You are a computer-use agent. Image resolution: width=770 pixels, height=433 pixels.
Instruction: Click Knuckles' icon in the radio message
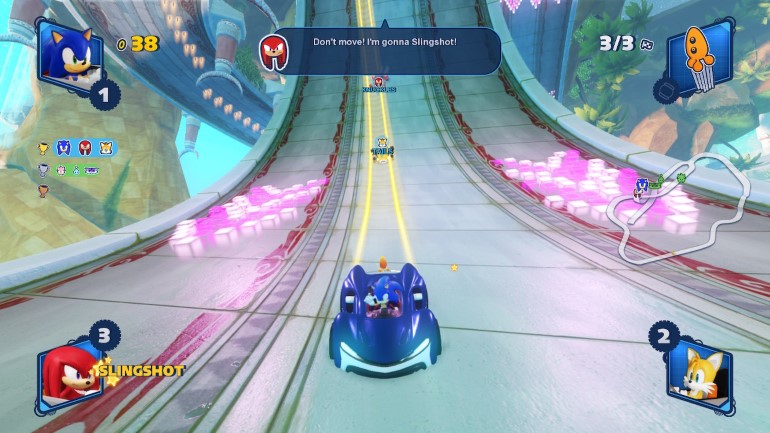(x=273, y=50)
